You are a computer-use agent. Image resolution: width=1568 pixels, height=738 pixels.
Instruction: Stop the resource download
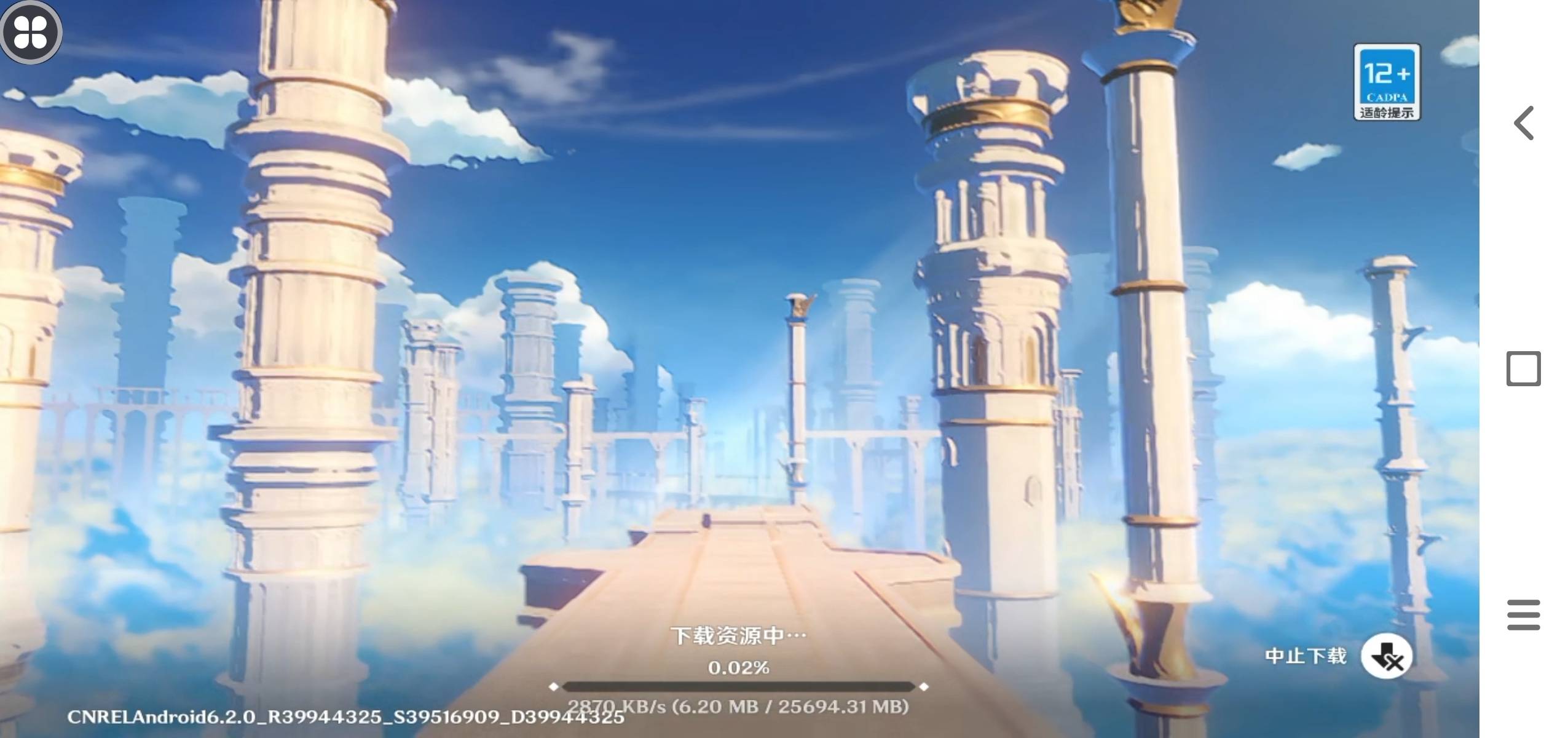tap(1386, 656)
